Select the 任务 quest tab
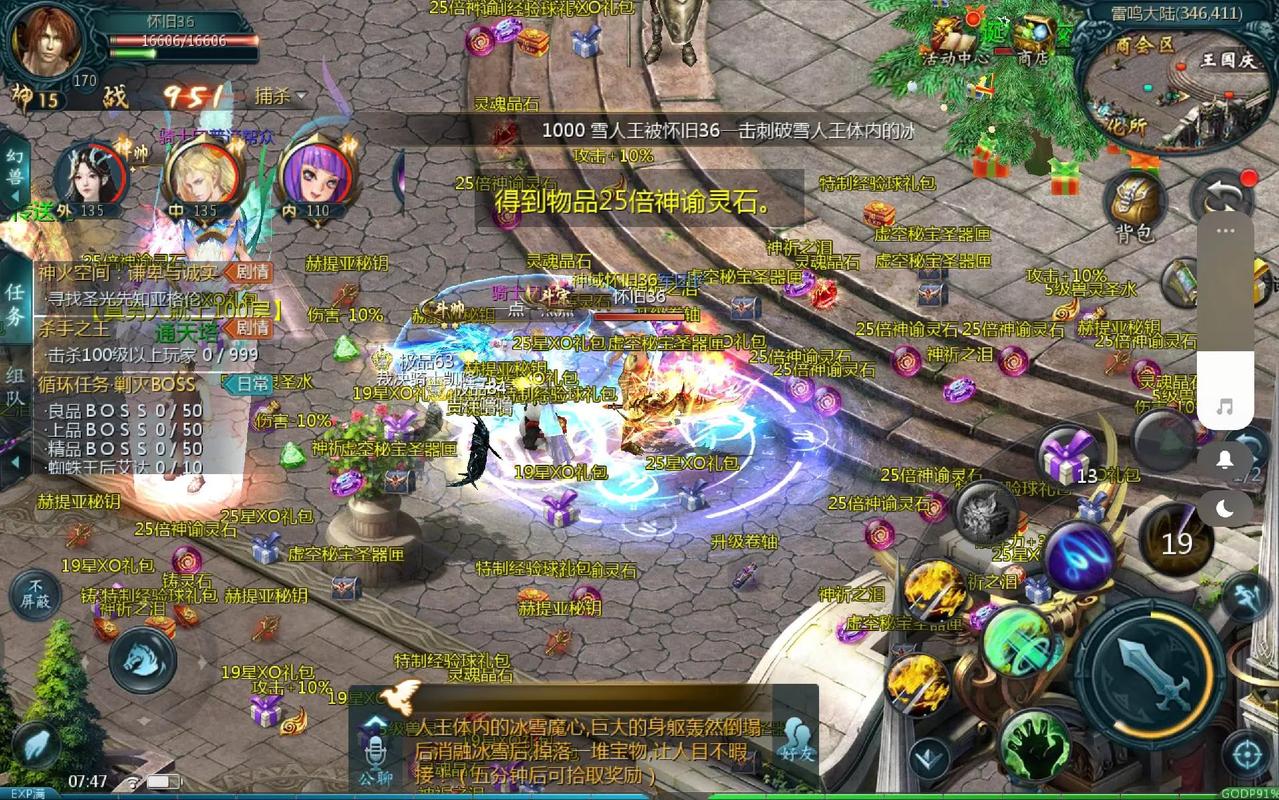This screenshot has height=800, width=1279. click(15, 304)
